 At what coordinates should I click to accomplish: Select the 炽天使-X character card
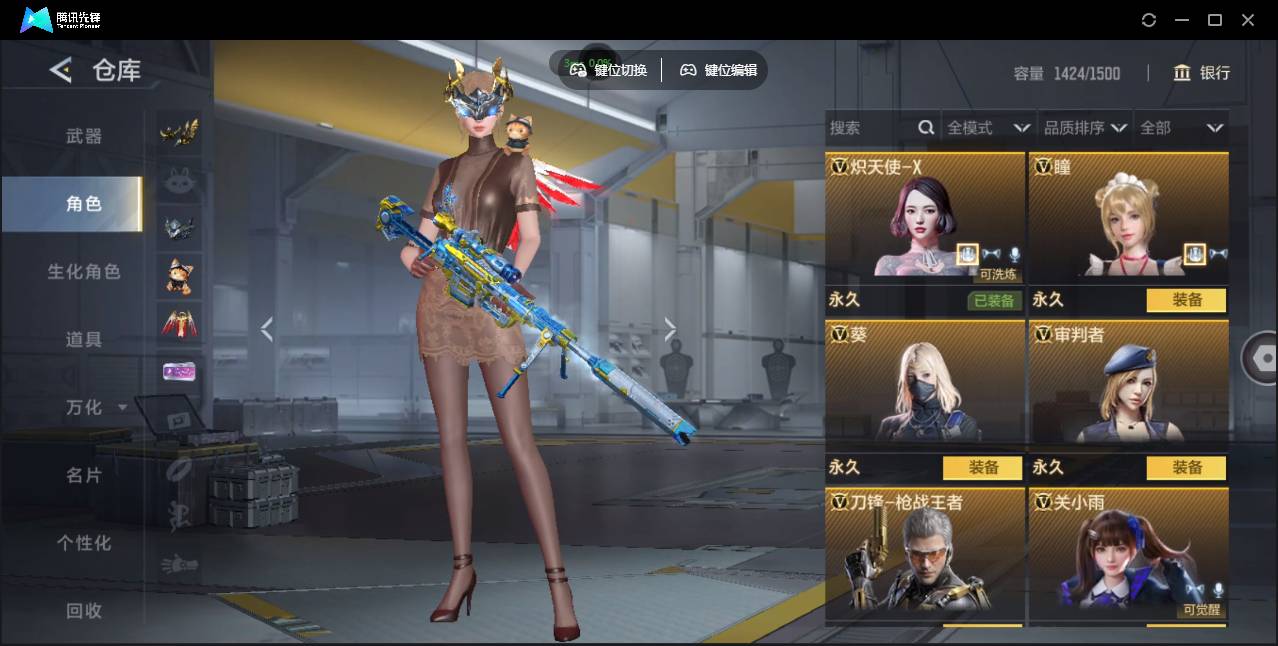pos(924,220)
